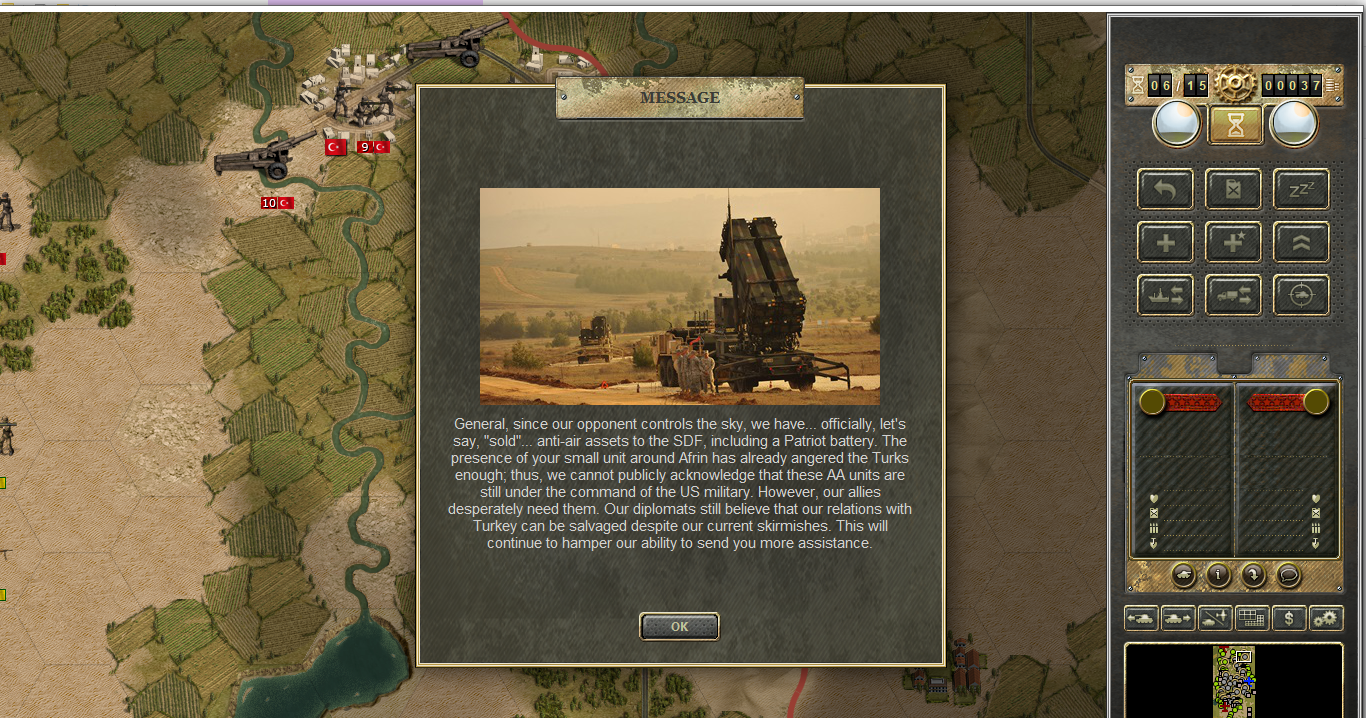Click the undo move arrow button
This screenshot has height=718, width=1366.
pyautogui.click(x=1165, y=189)
